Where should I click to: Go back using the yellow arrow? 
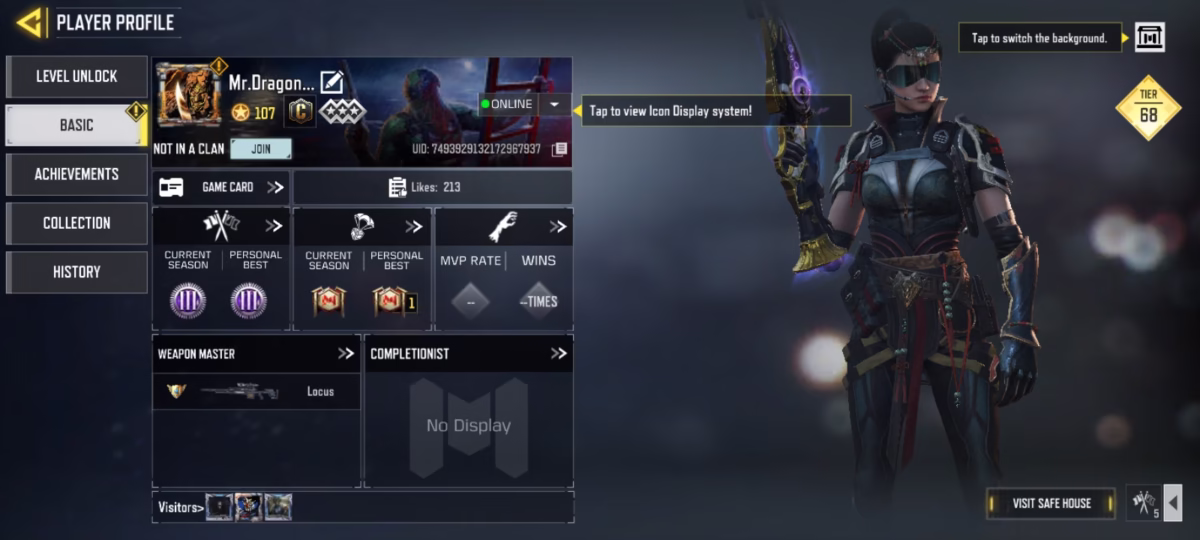30,21
